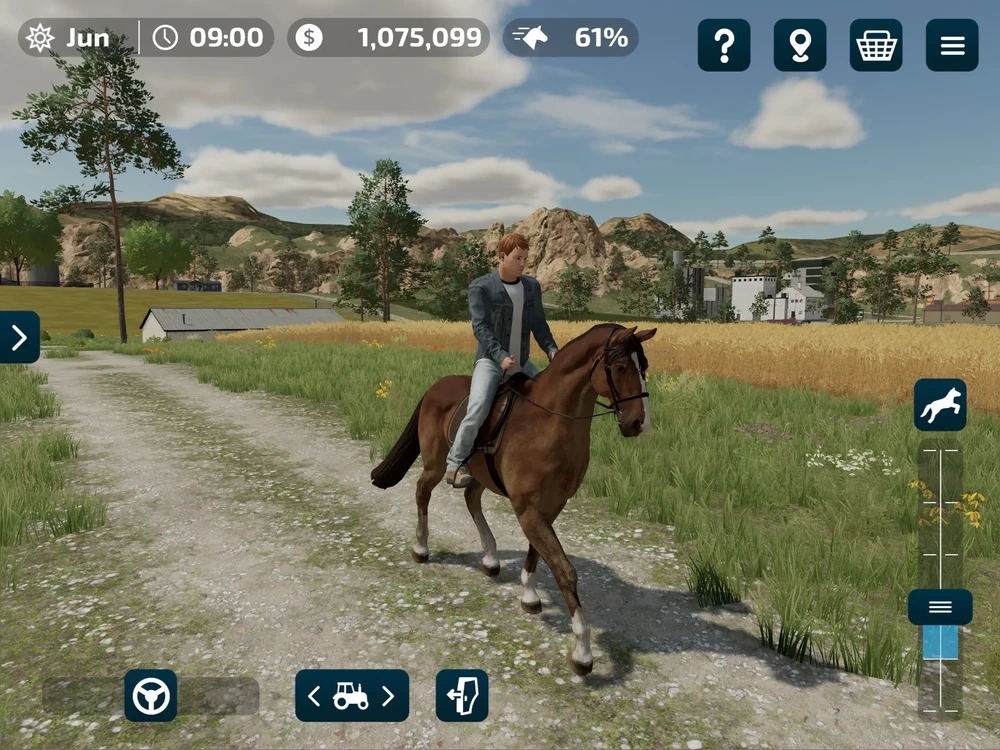The width and height of the screenshot is (1000, 750).
Task: Click the horse speed slider handle
Action: [x=940, y=607]
